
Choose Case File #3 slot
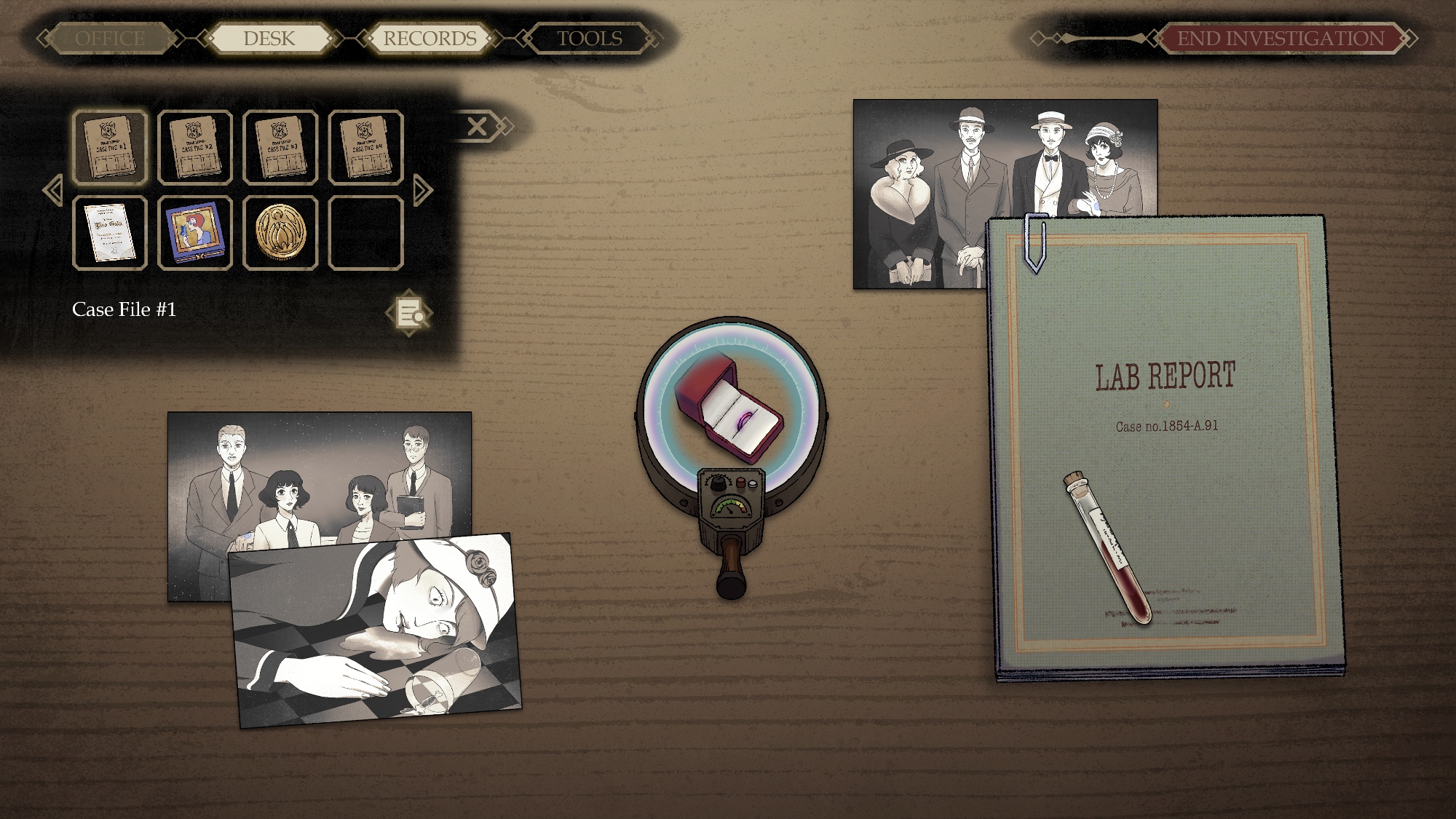(x=280, y=148)
